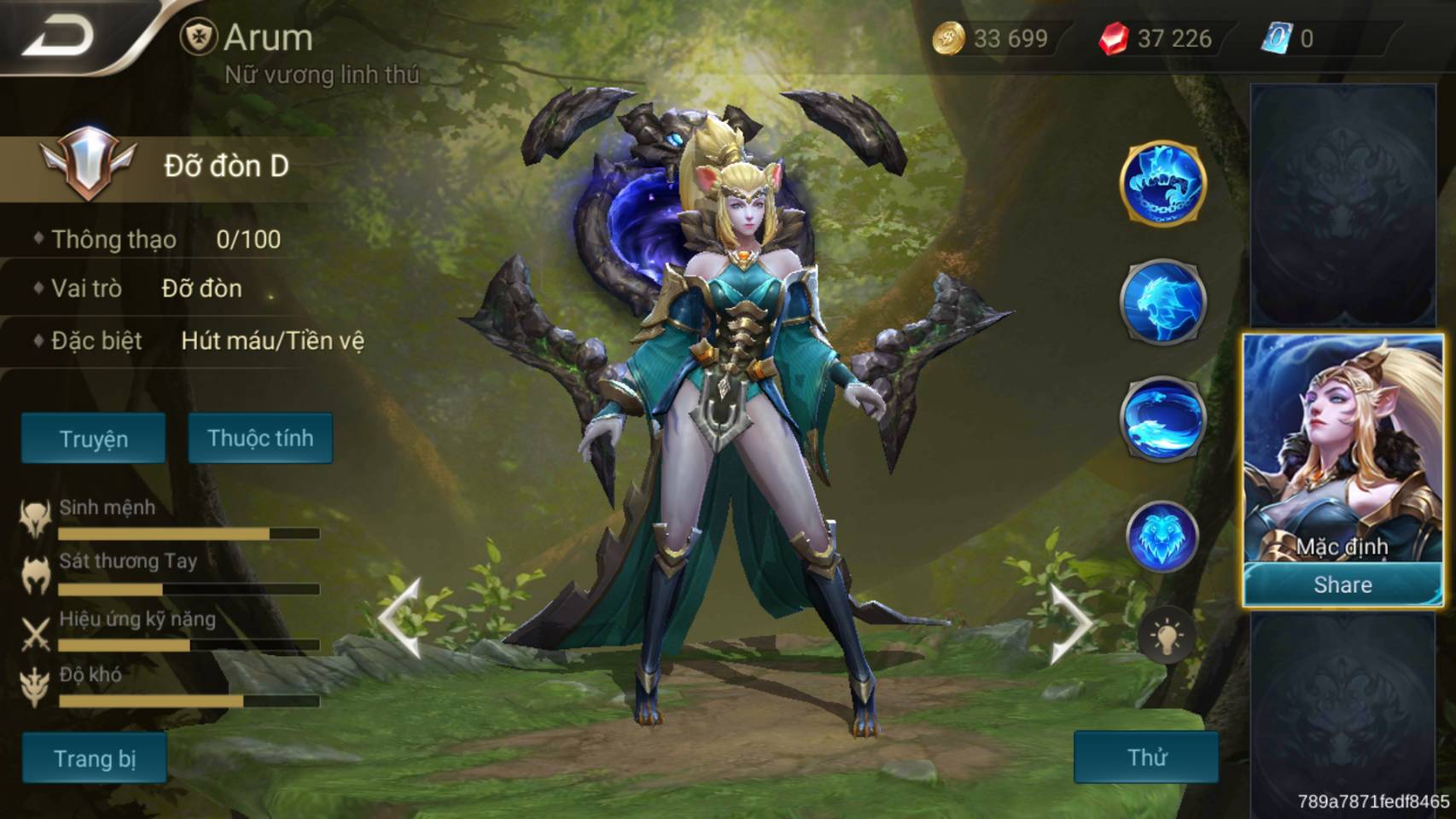
Task: Go back using the return arrow
Action: [x=60, y=36]
